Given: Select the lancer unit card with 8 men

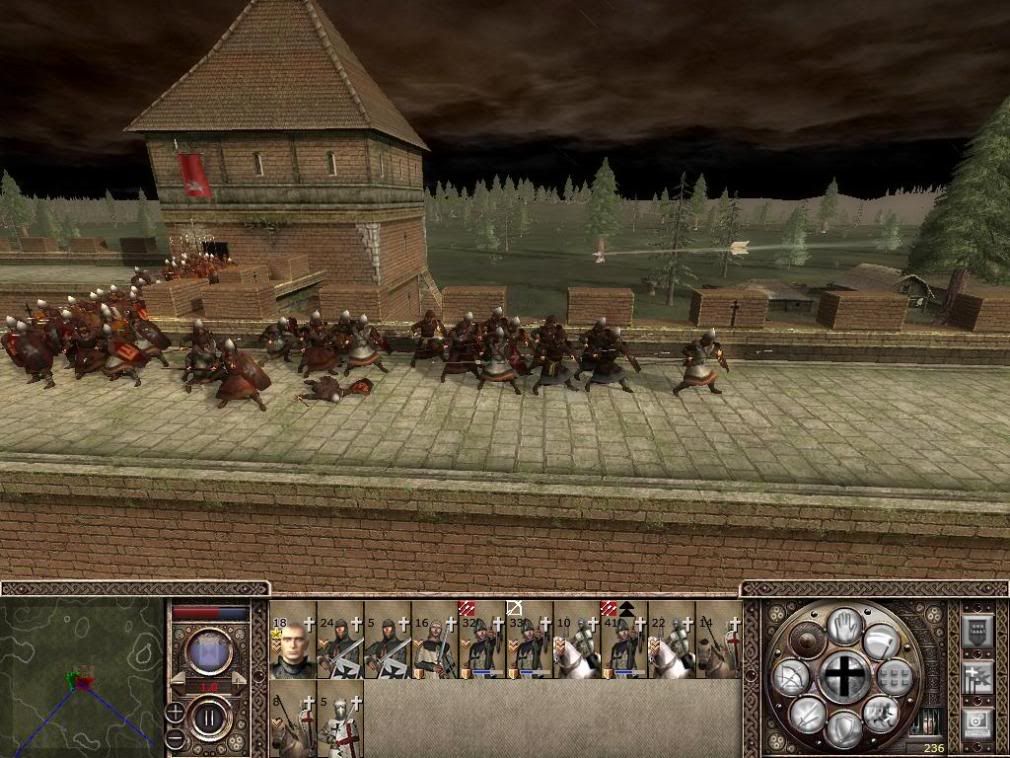Looking at the screenshot, I should [x=293, y=718].
